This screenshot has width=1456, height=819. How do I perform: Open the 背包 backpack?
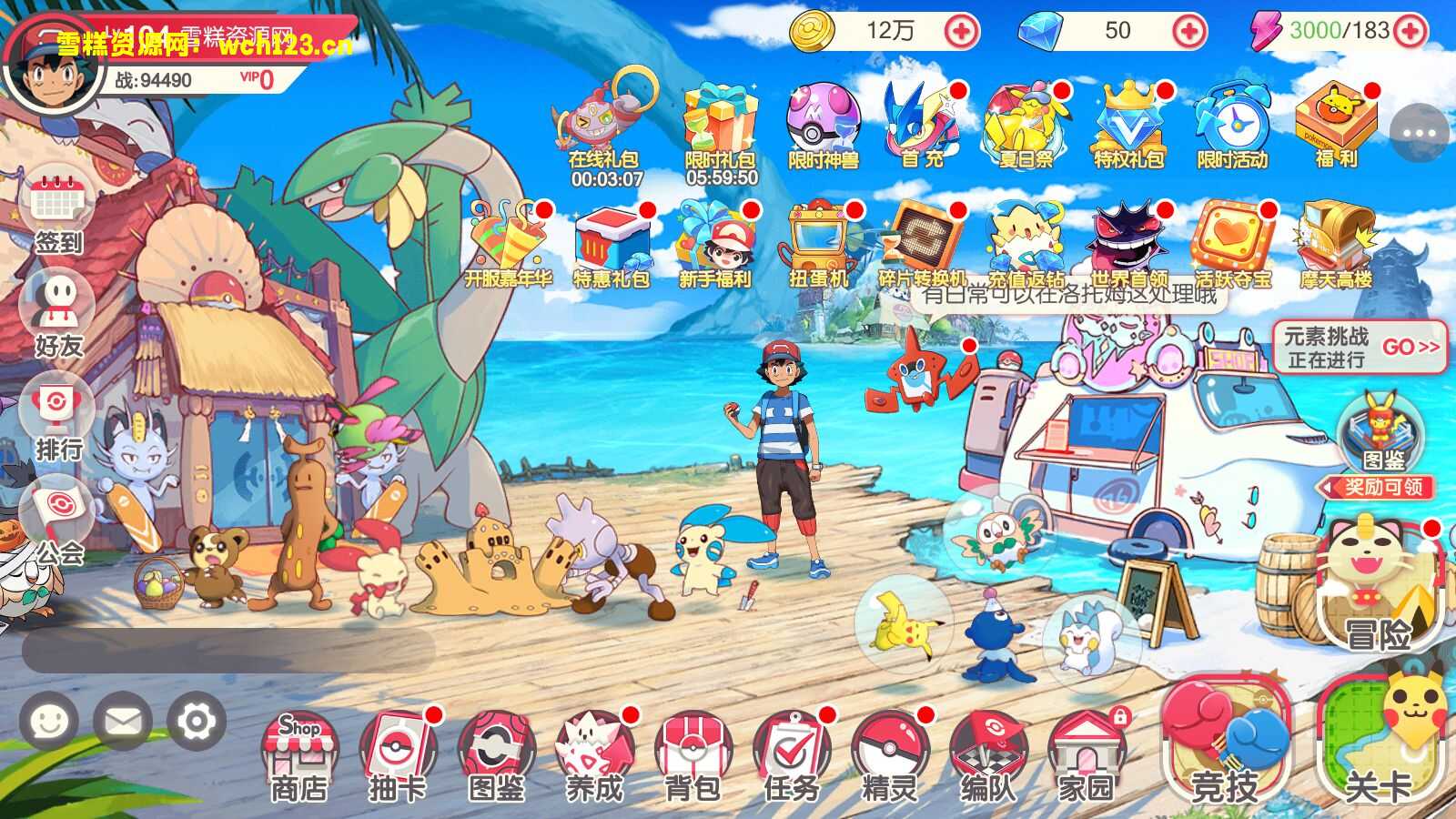(693, 755)
